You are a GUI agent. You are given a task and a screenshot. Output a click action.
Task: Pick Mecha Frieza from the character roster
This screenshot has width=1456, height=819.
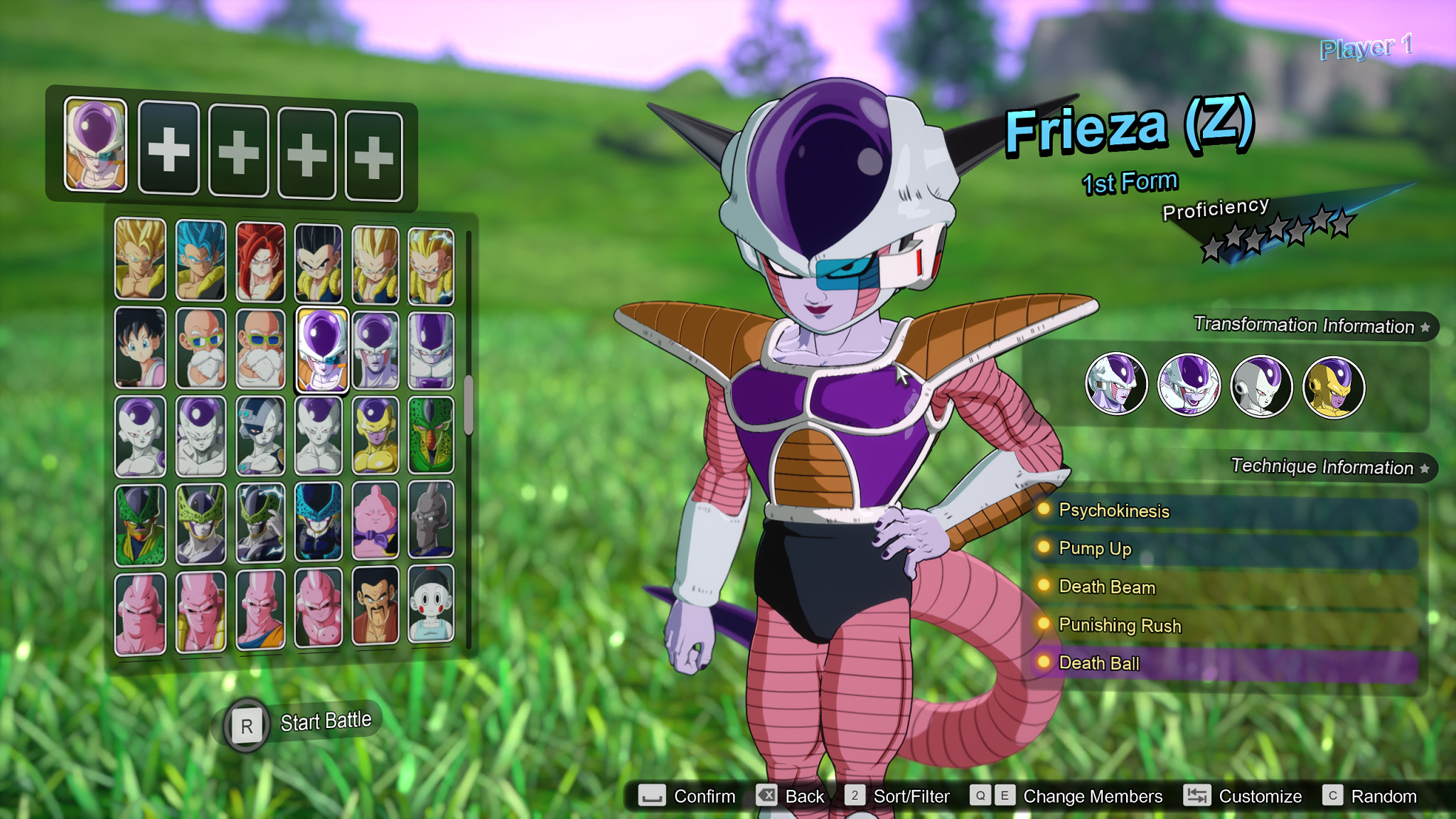click(259, 434)
